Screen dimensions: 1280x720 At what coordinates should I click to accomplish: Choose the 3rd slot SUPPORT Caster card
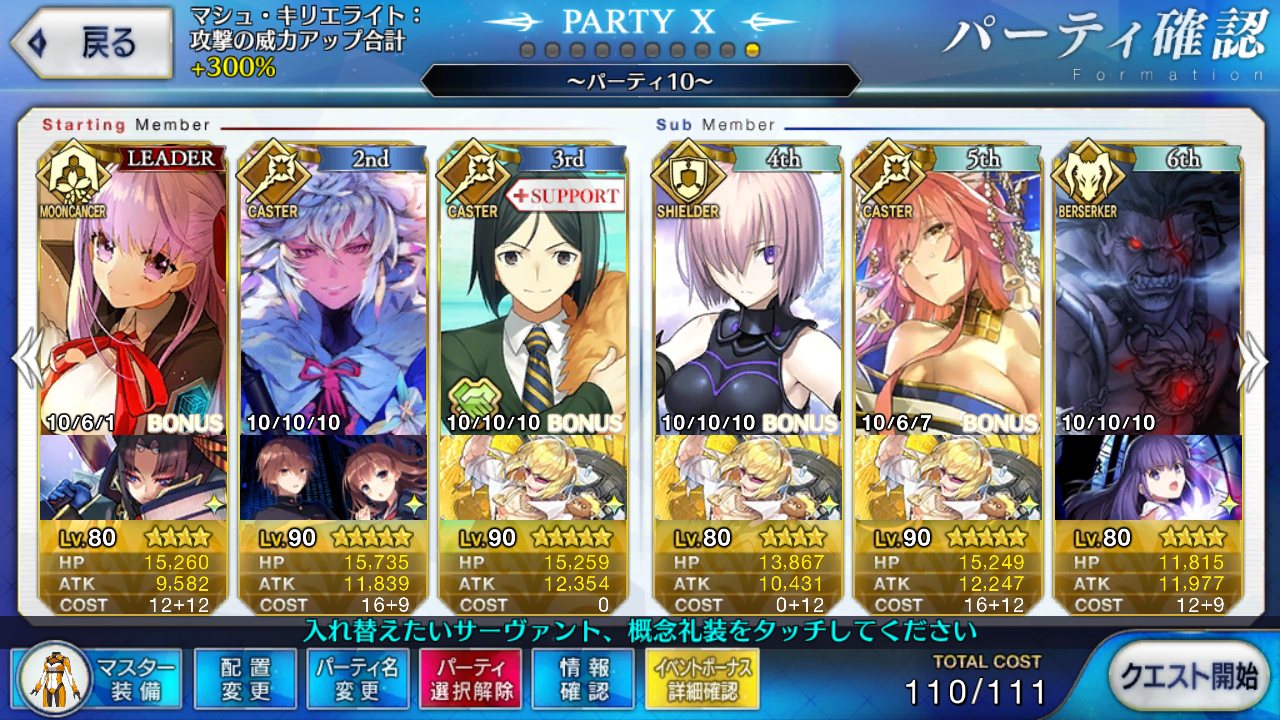tap(533, 300)
